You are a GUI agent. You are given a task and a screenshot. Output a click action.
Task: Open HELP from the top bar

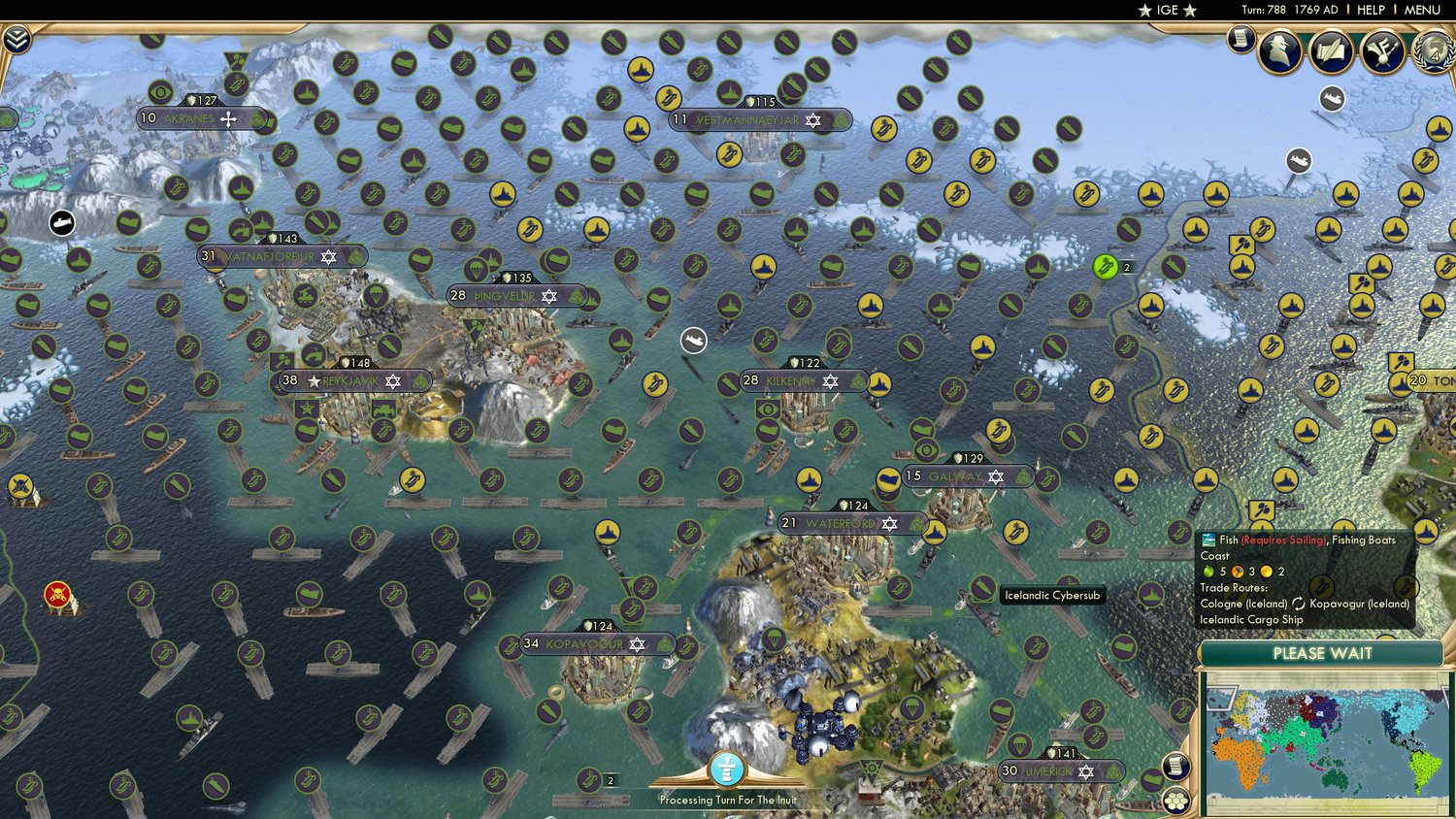pos(1373,10)
